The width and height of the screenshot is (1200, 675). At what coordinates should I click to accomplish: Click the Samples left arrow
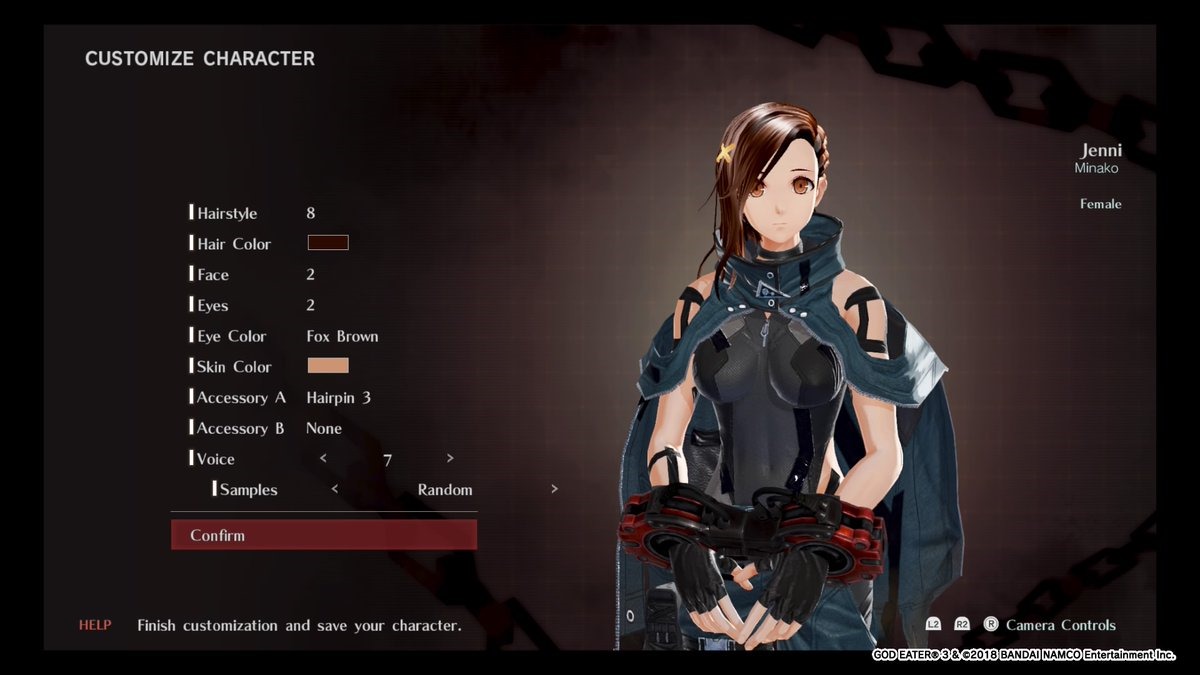[334, 489]
